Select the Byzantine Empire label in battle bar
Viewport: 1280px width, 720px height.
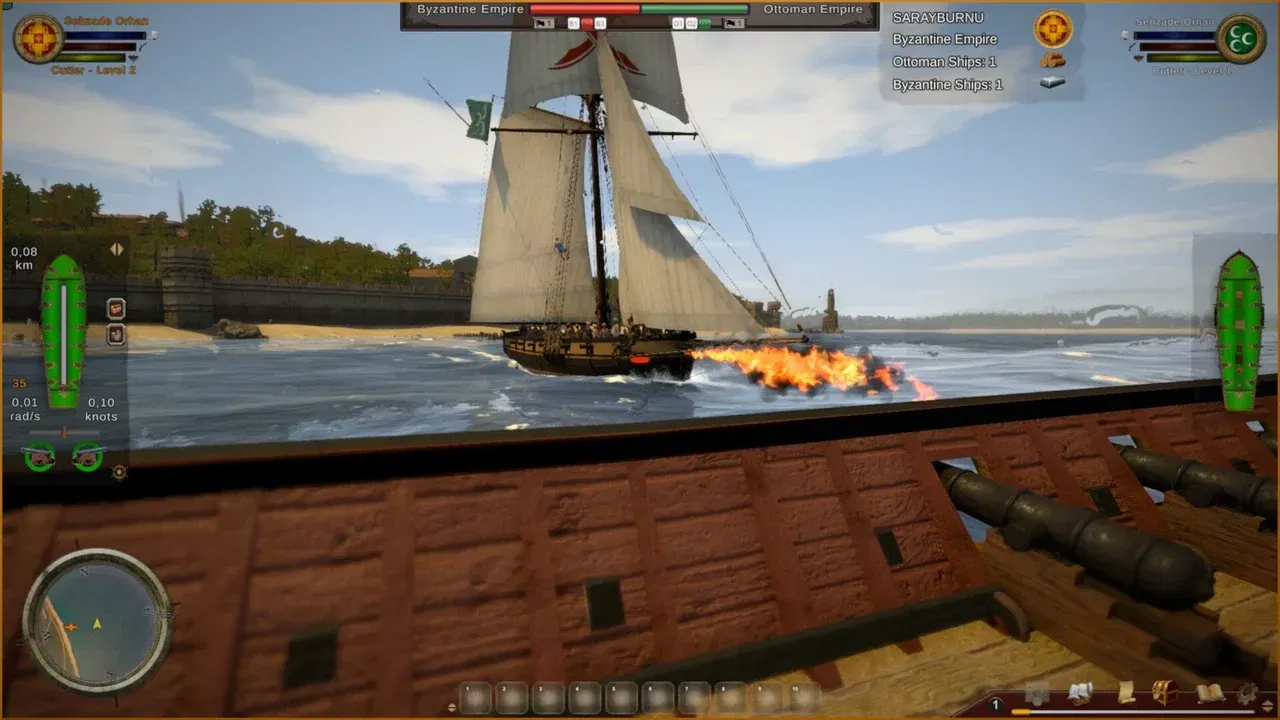(x=470, y=8)
